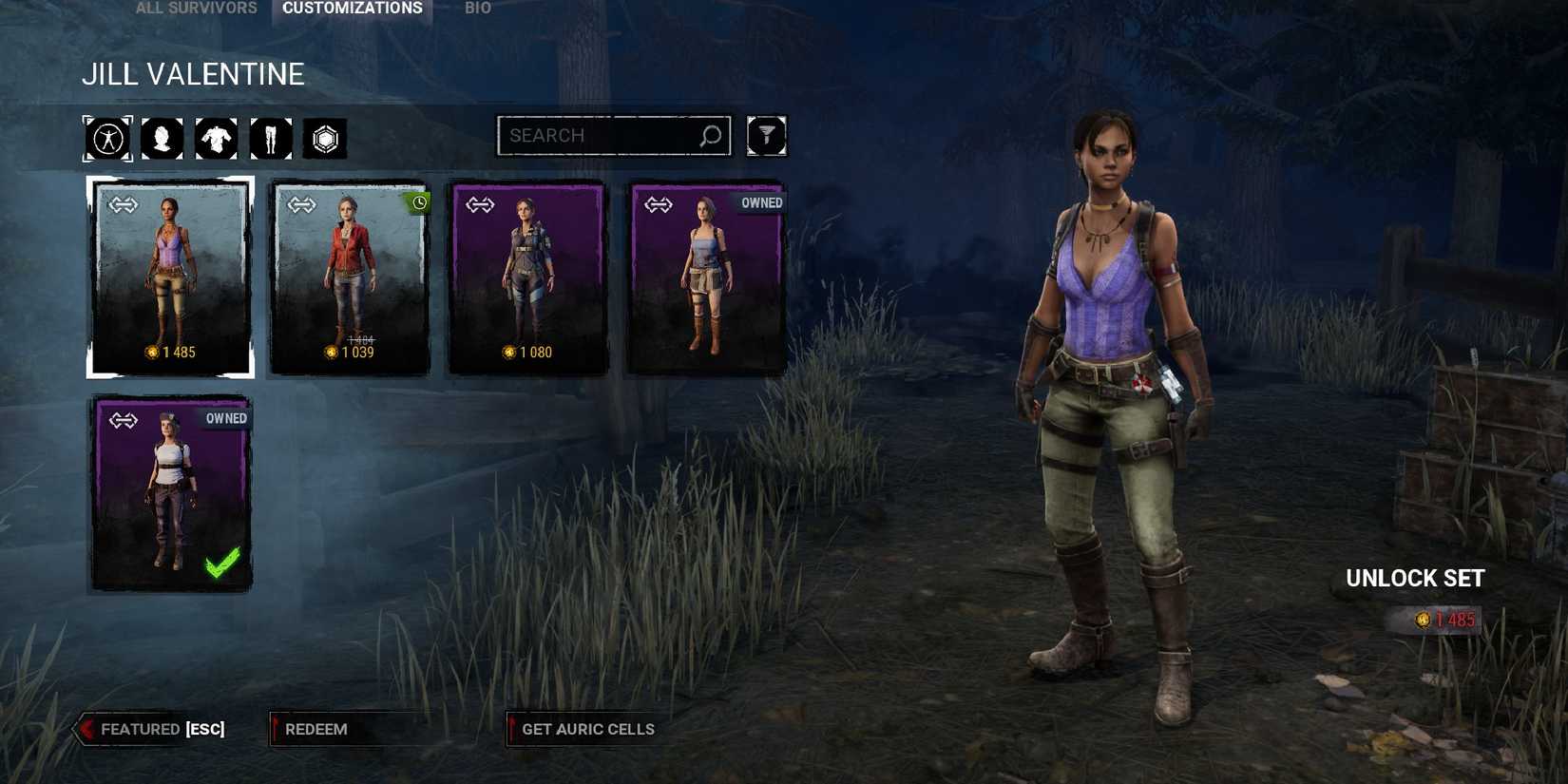1568x784 pixels.
Task: Click the timed offer clock badge
Action: tap(419, 201)
